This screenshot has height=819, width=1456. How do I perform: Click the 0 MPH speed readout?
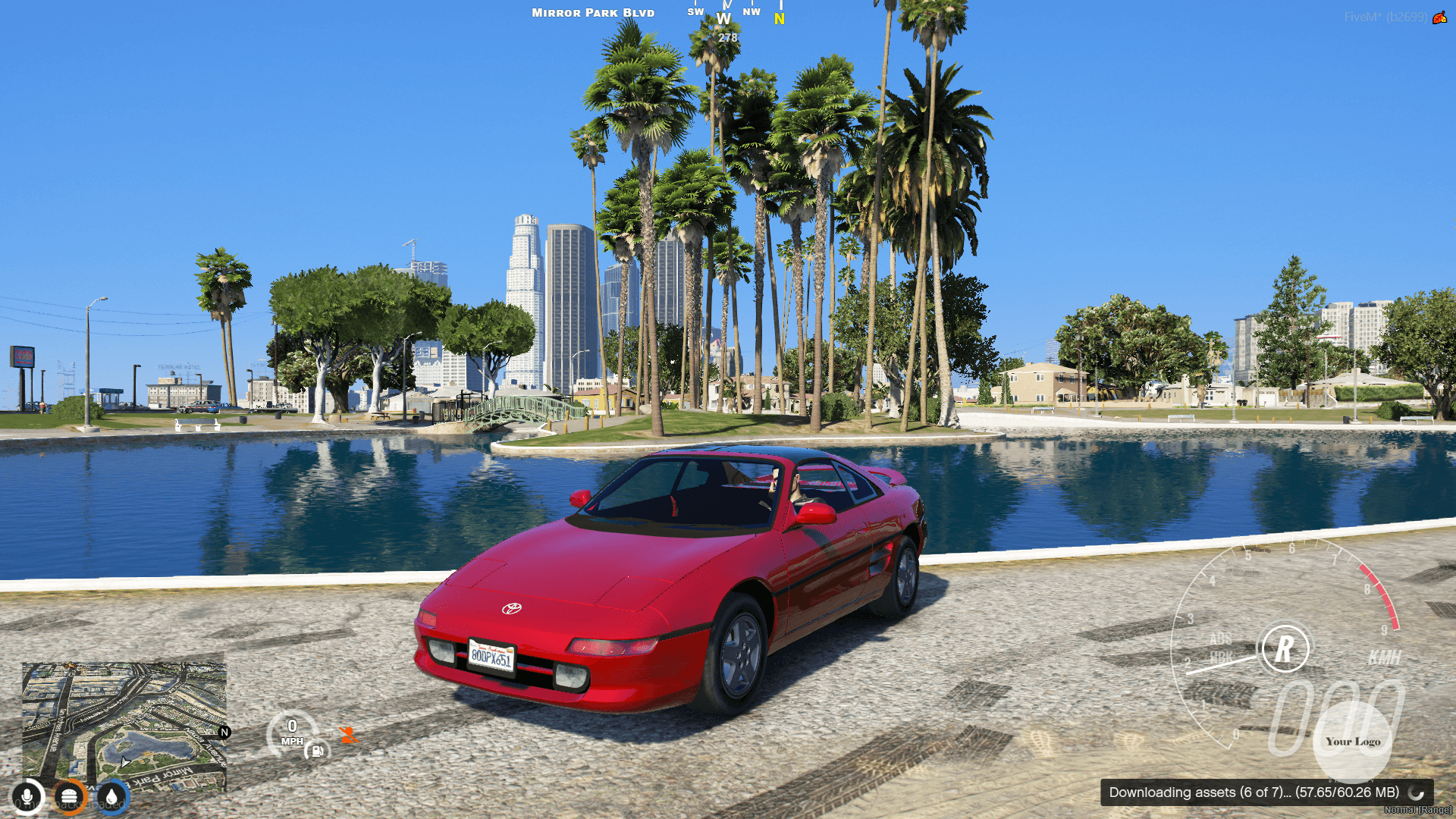pos(292,732)
